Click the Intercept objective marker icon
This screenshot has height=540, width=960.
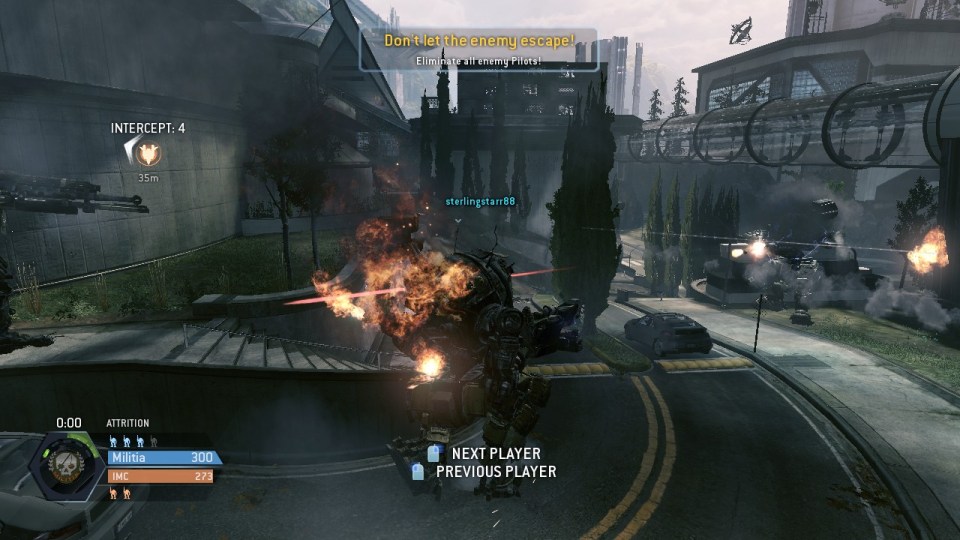pyautogui.click(x=147, y=154)
